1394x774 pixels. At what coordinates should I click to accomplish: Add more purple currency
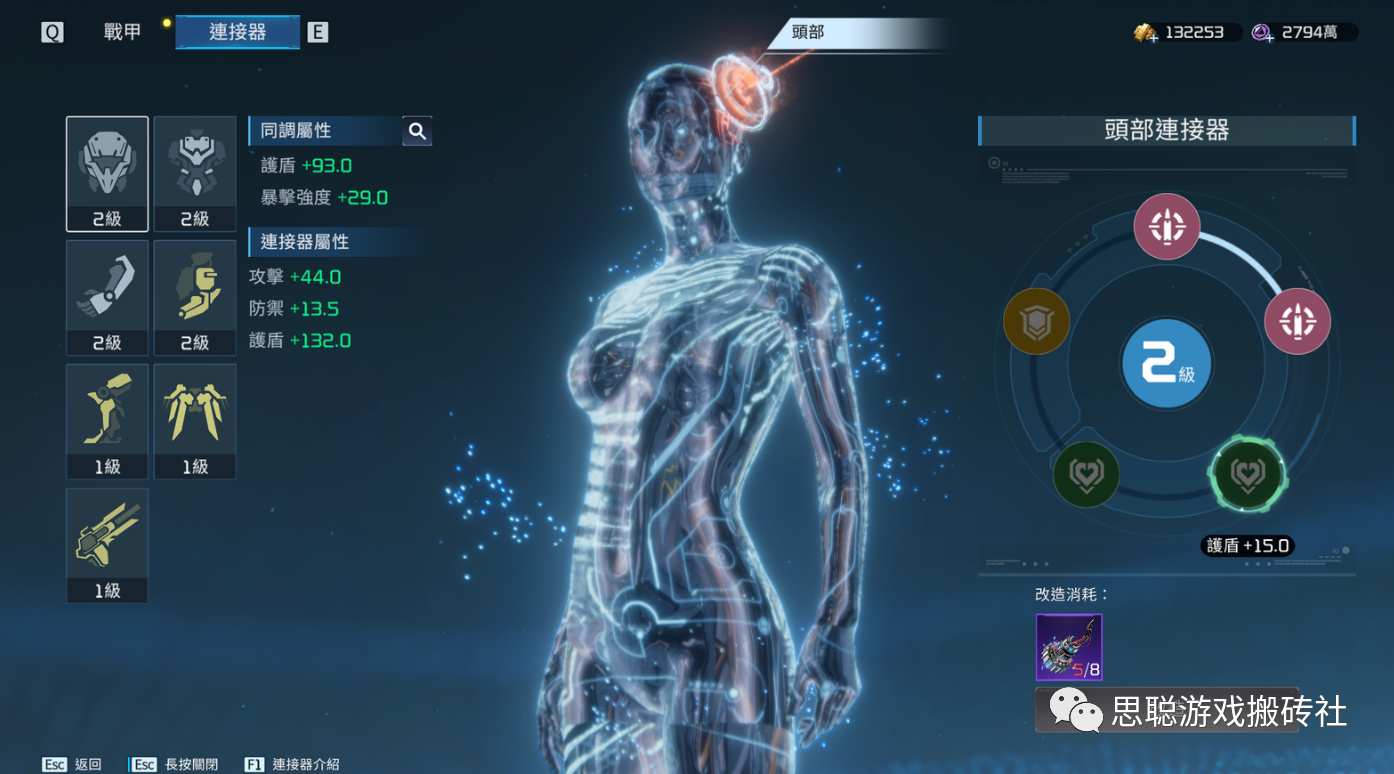click(1264, 33)
